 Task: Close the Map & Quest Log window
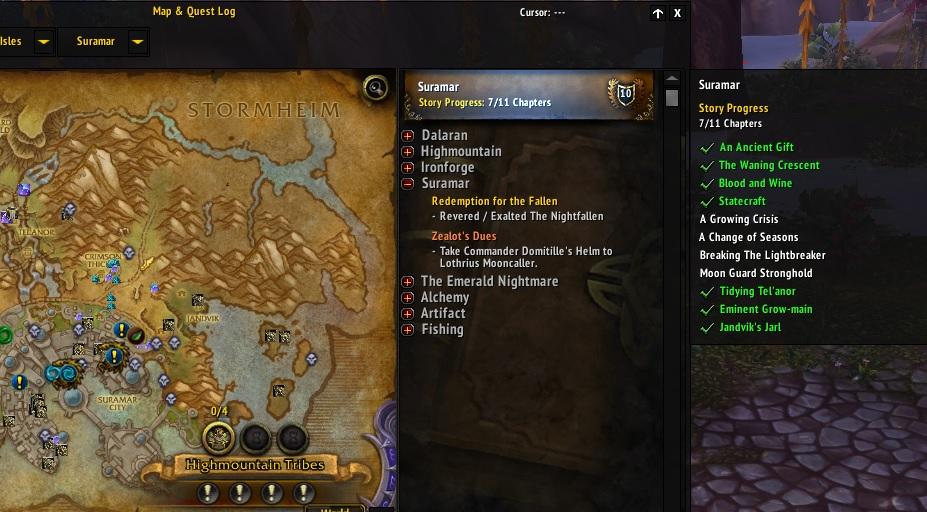coord(677,13)
